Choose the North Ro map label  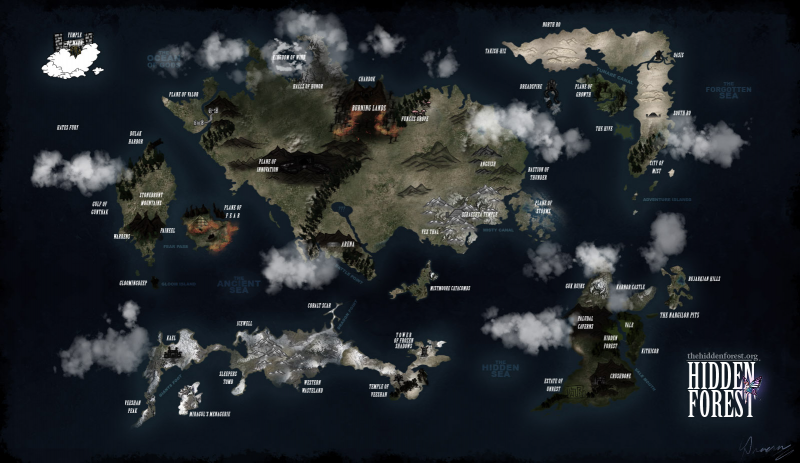551,23
